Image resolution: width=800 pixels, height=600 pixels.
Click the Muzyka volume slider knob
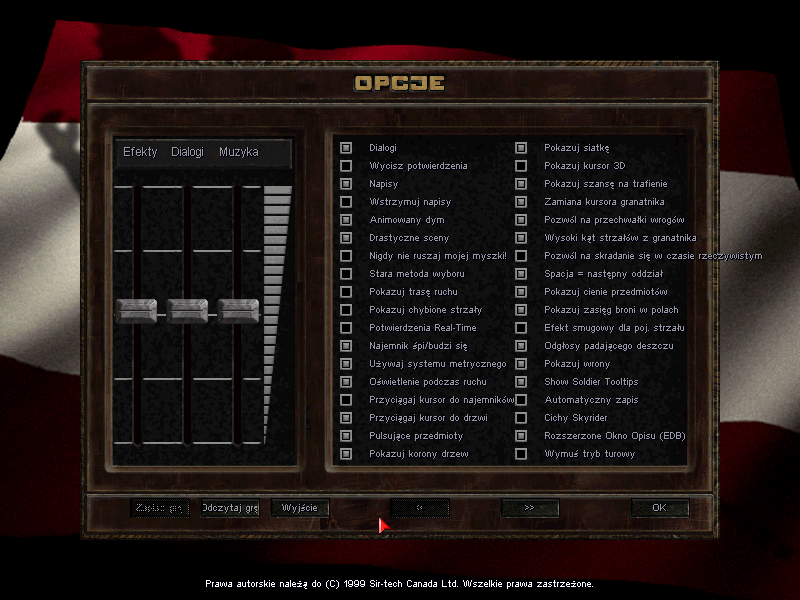[x=238, y=310]
